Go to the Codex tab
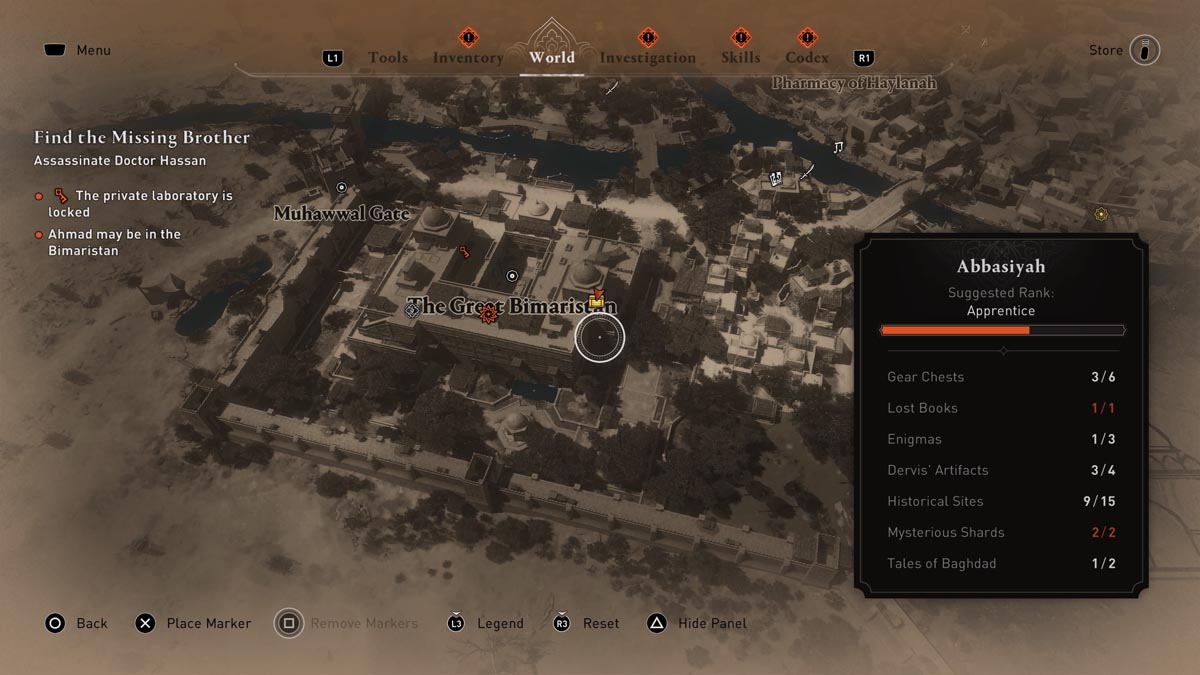Image resolution: width=1200 pixels, height=675 pixels. 806,58
